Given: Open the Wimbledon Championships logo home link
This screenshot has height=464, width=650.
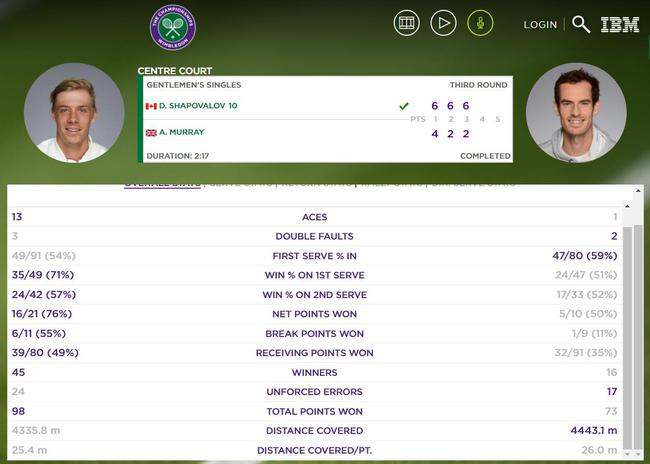Looking at the screenshot, I should click(x=173, y=28).
